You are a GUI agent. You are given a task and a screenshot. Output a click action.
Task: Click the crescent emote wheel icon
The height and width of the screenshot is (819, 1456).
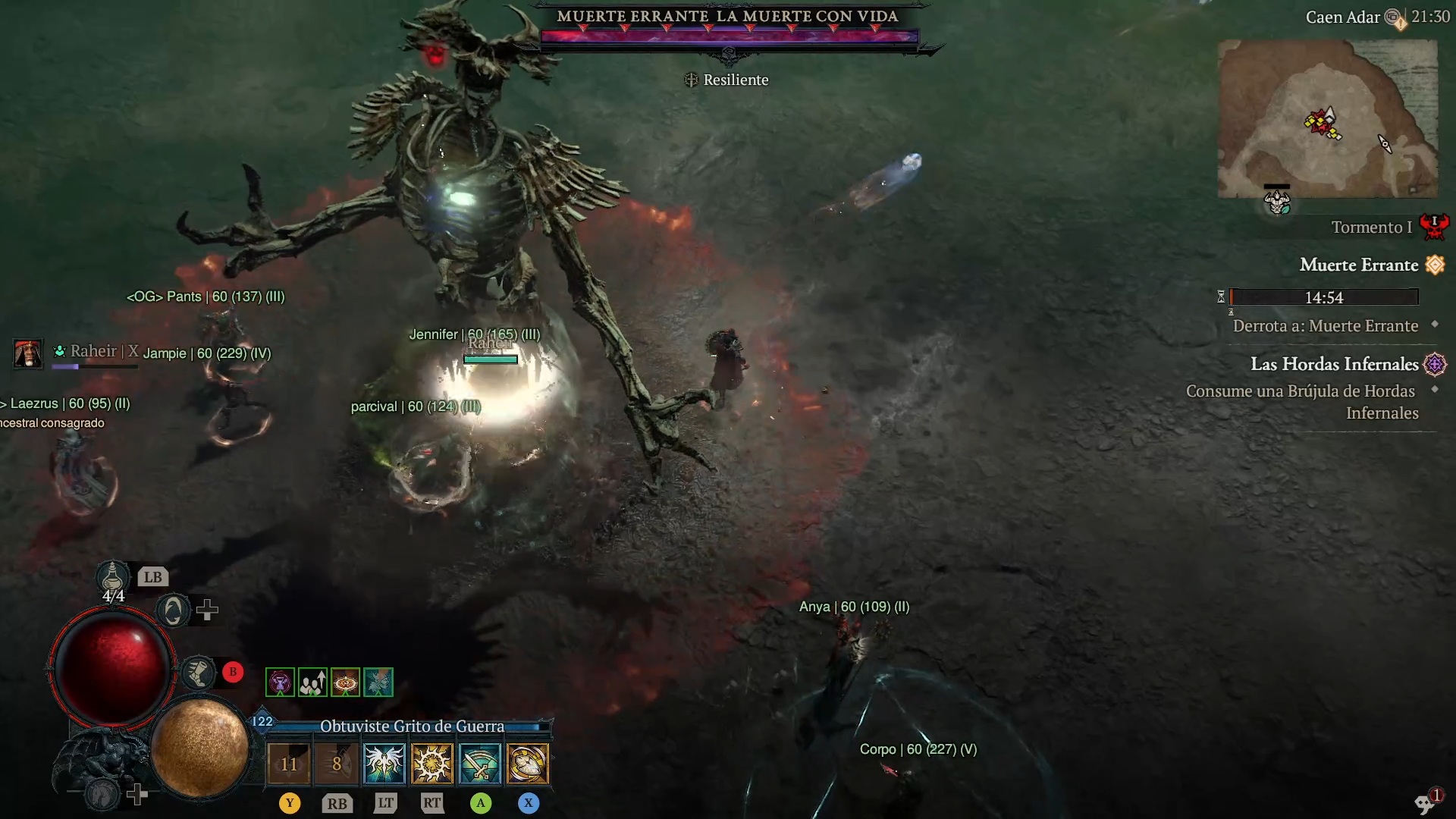coord(173,610)
